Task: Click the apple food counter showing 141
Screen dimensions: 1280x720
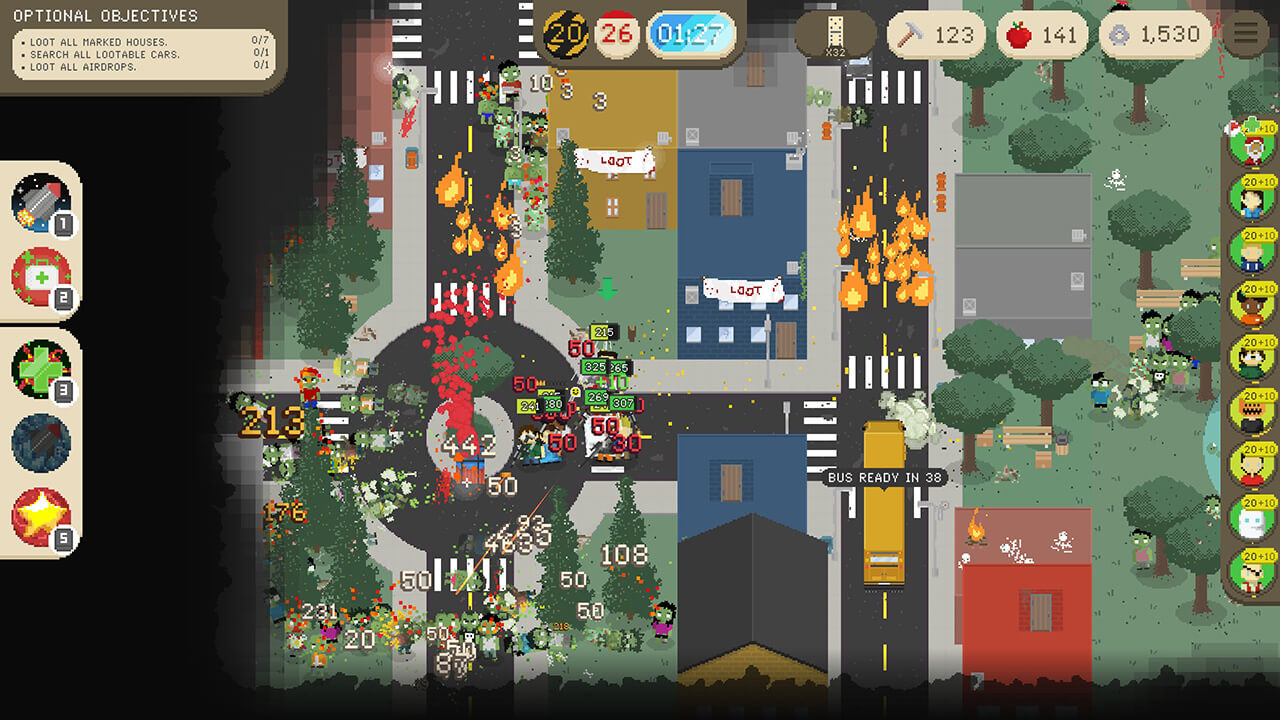Action: [x=1042, y=34]
